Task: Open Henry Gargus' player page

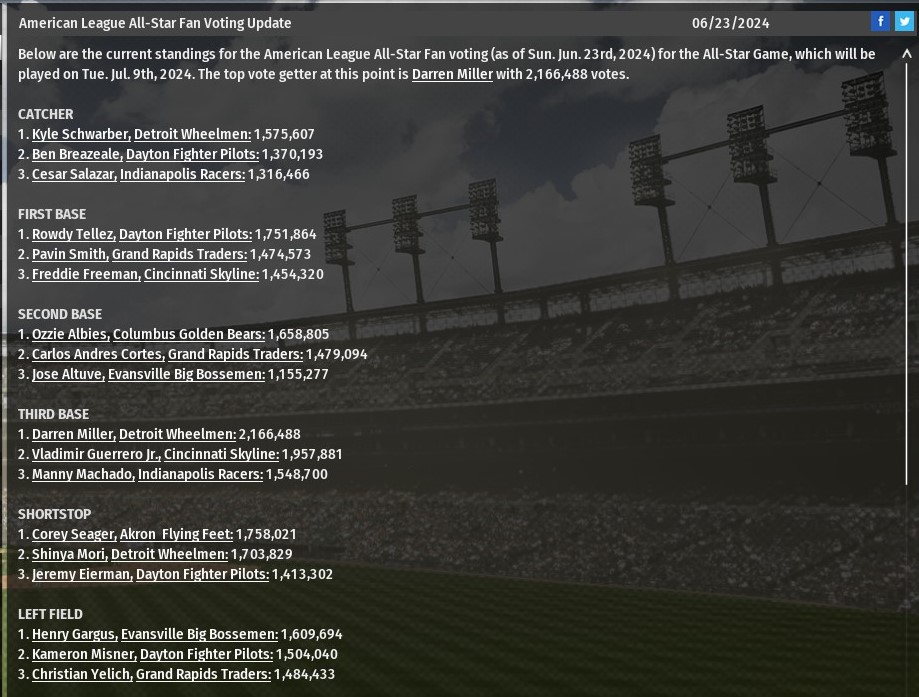Action: pos(74,634)
